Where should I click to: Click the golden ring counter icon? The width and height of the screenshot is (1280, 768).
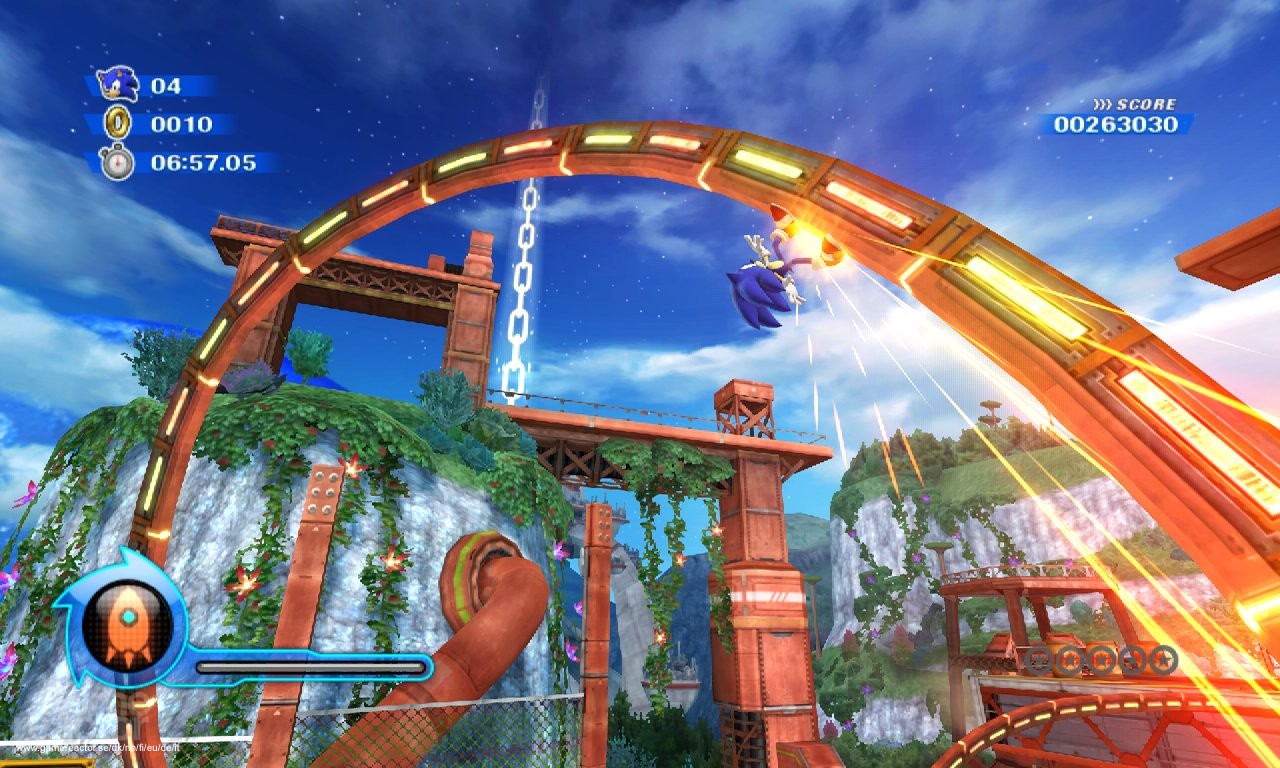click(119, 124)
